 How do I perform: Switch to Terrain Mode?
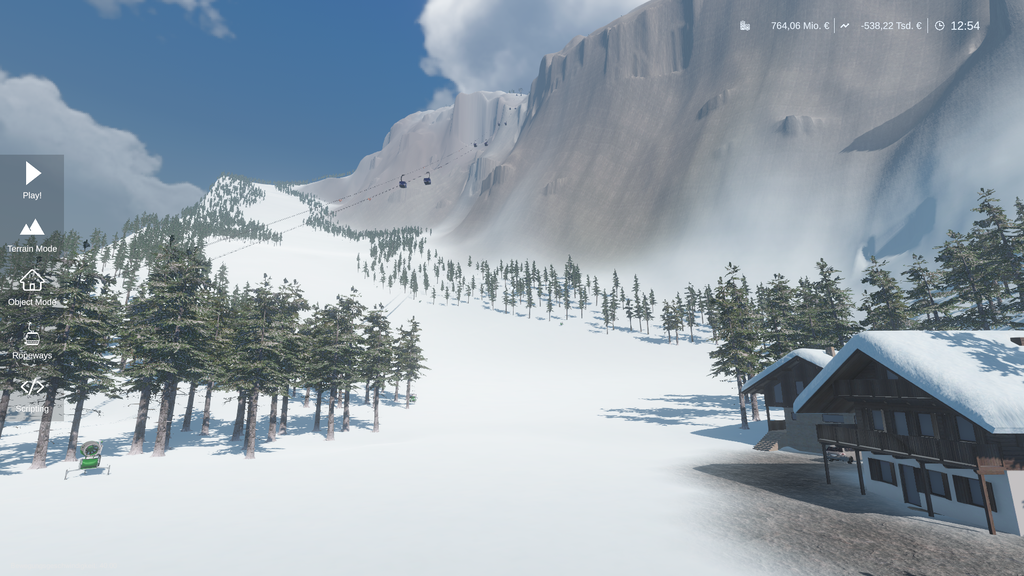tap(32, 234)
